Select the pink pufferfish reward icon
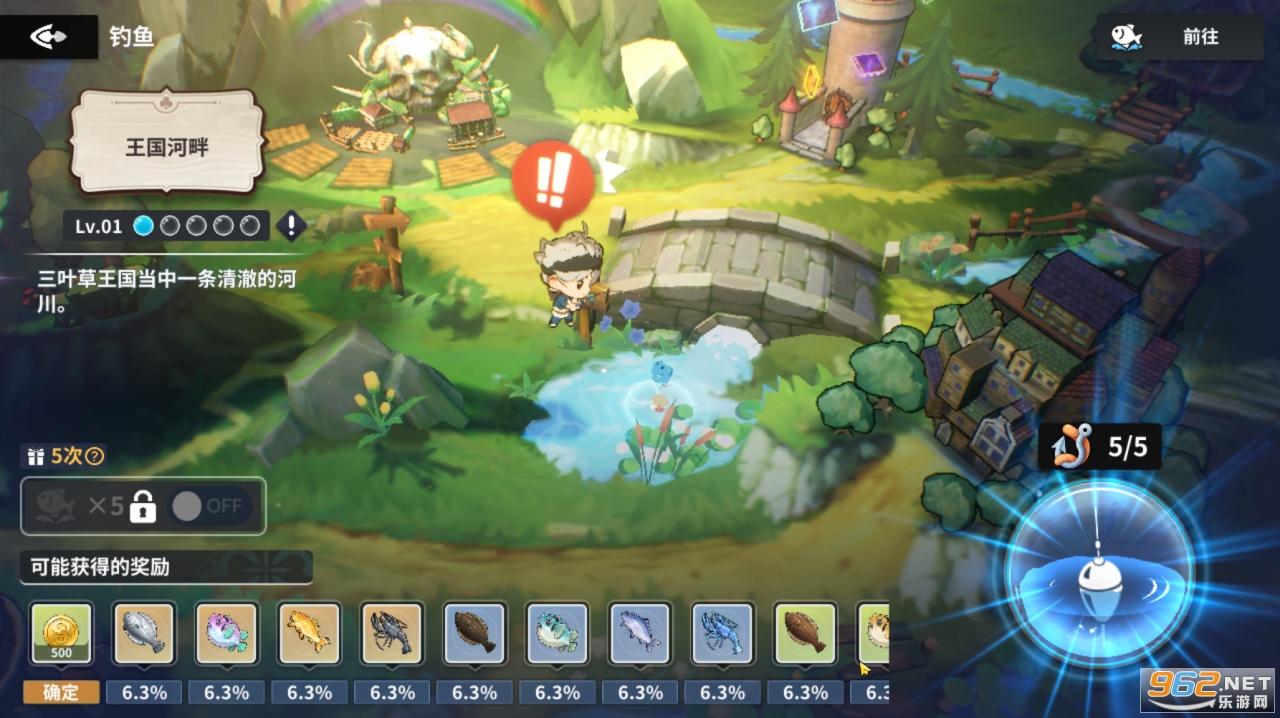The image size is (1280, 718). coord(227,633)
